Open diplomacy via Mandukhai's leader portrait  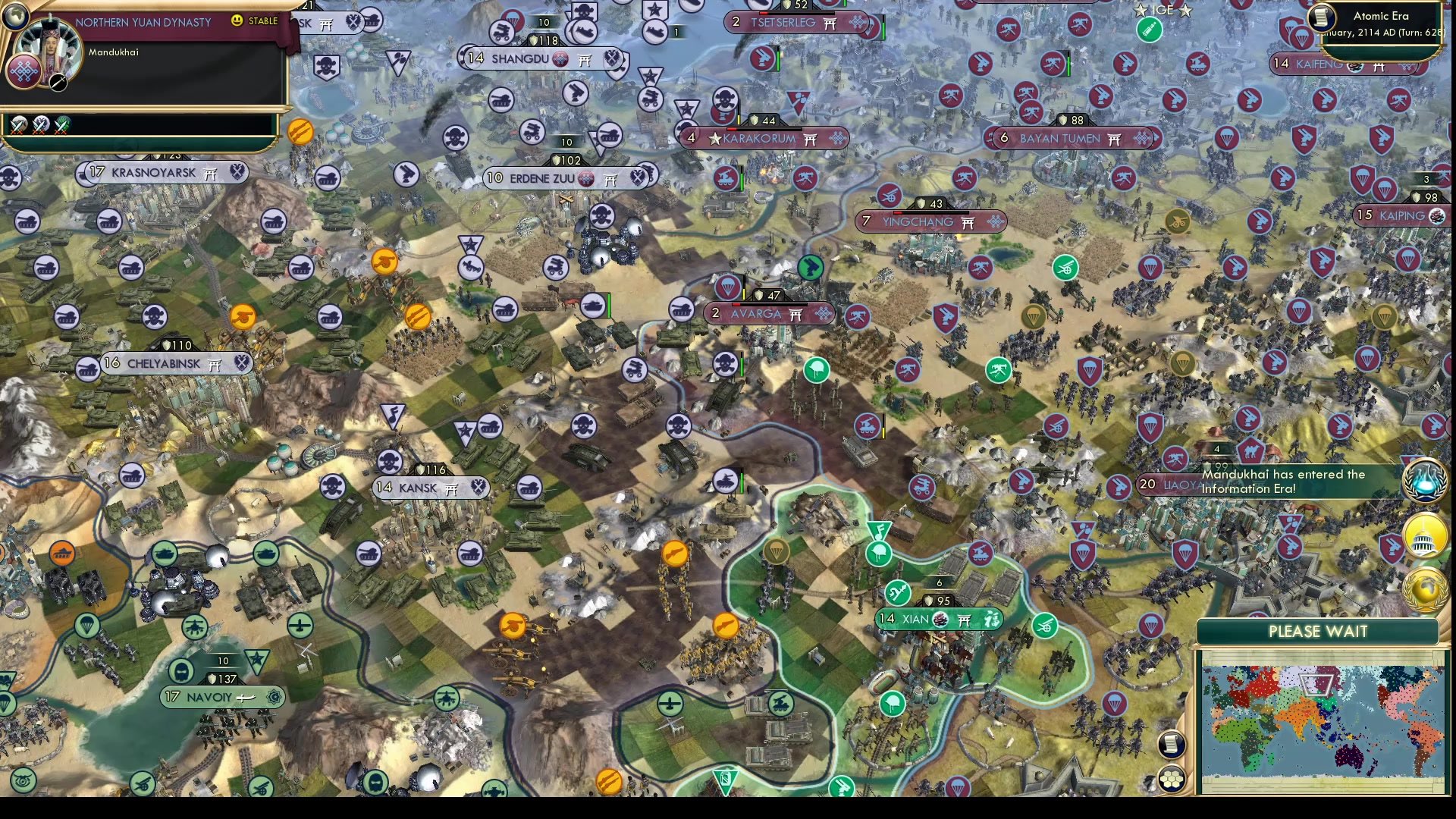tap(49, 47)
